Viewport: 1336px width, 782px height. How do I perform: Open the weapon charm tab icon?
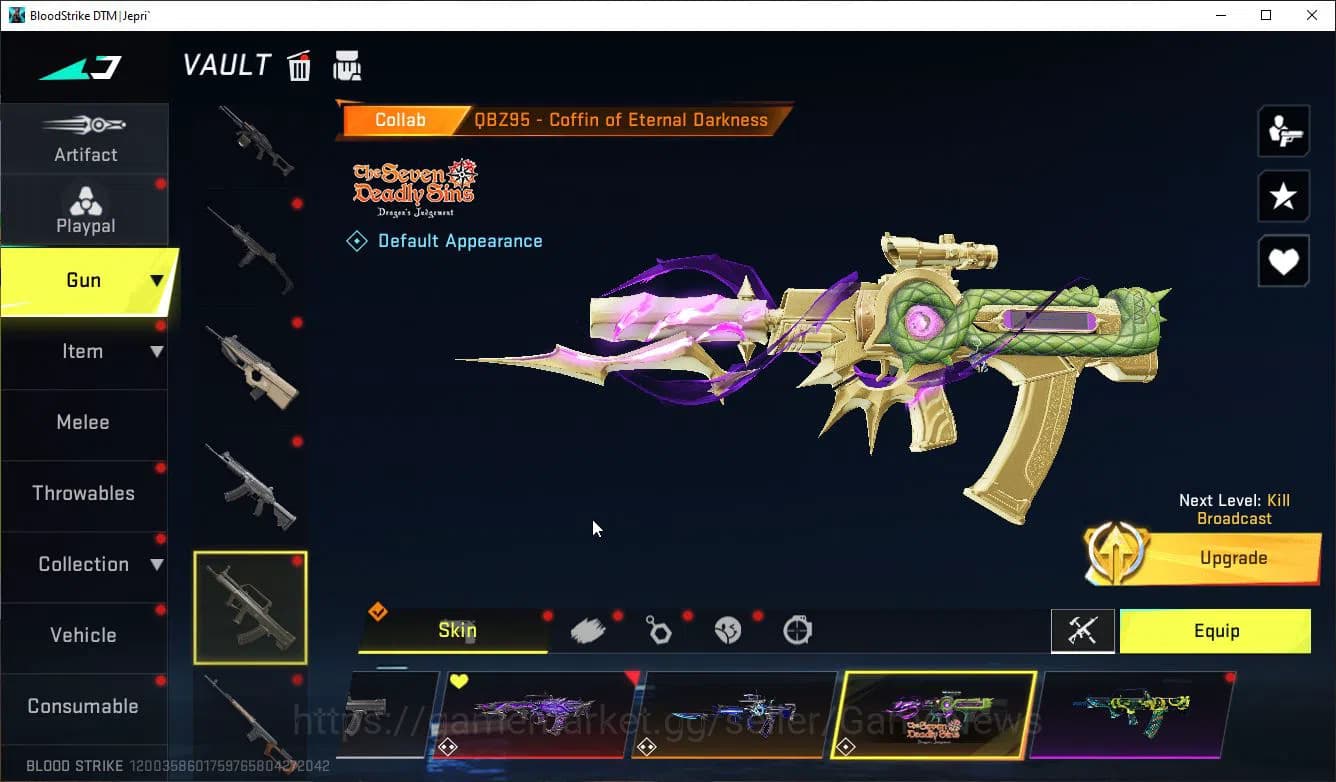[658, 628]
